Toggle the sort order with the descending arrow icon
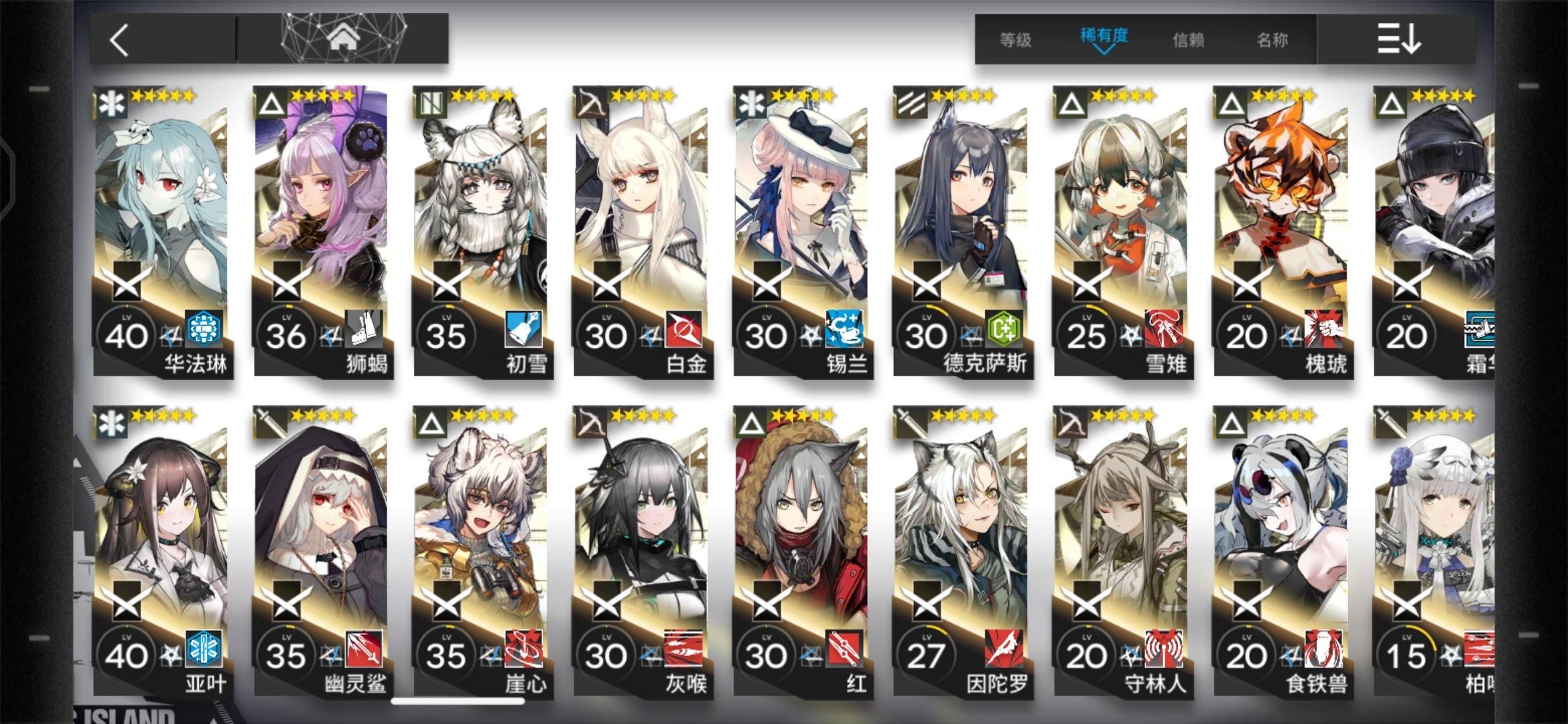This screenshot has width=1568, height=724. 1402,39
